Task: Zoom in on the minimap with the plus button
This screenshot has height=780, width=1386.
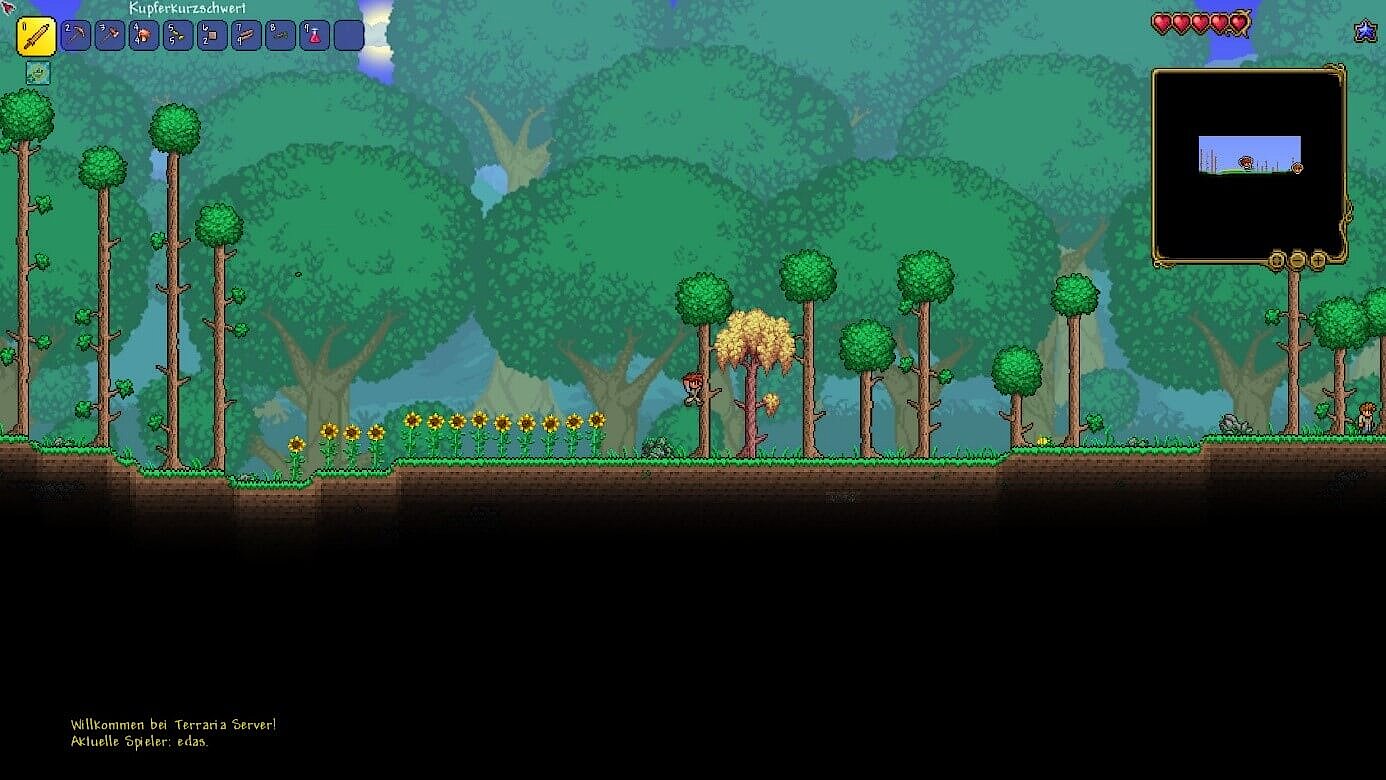Action: (1317, 260)
